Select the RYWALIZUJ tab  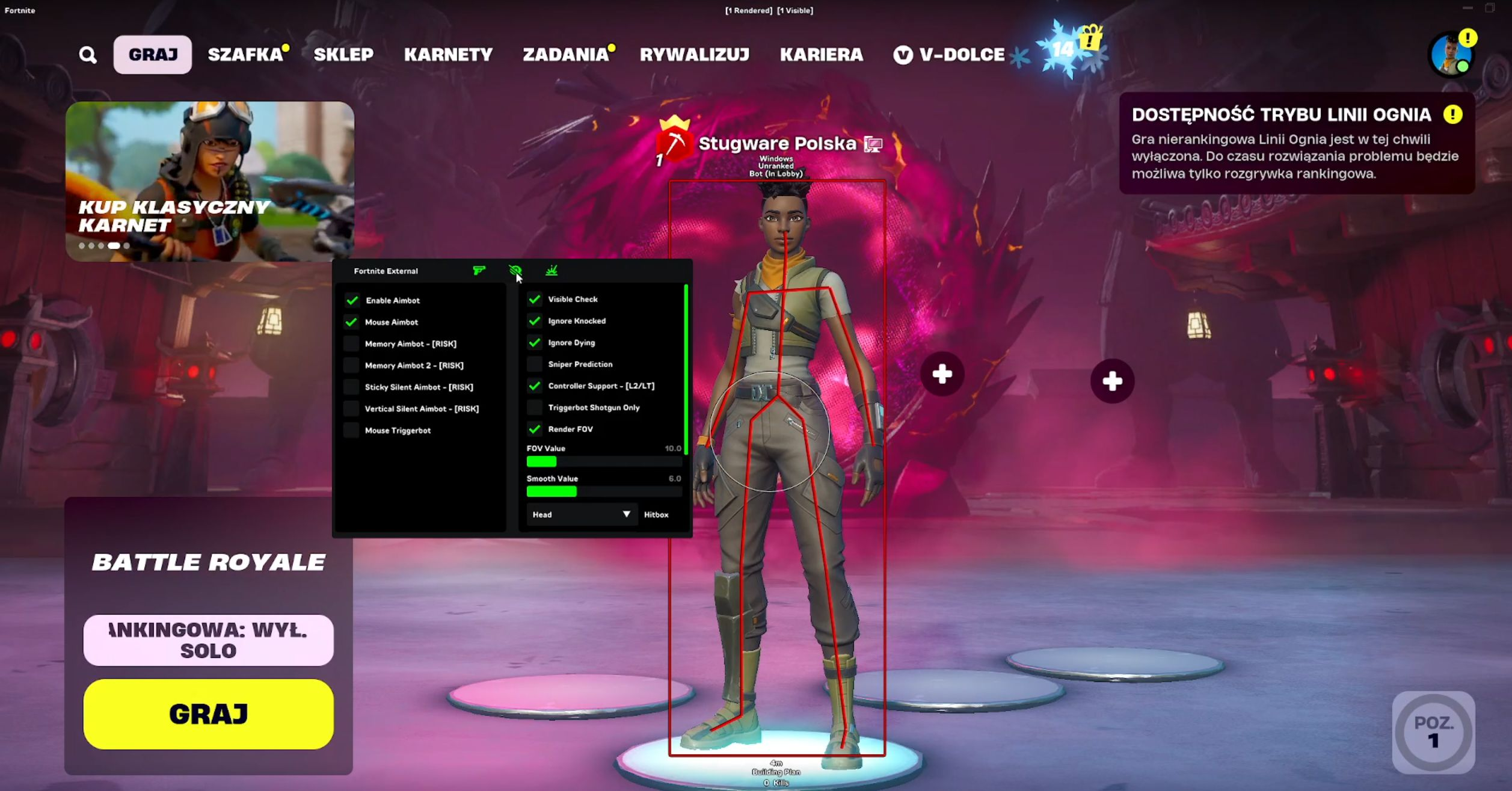click(x=695, y=55)
